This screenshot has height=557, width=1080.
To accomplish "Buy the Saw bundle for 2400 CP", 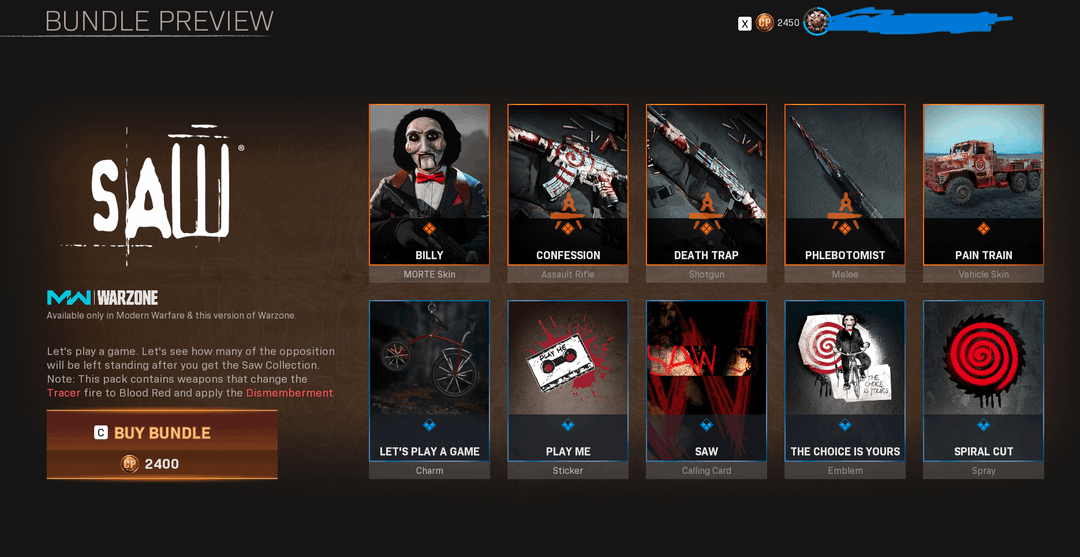I will point(162,444).
